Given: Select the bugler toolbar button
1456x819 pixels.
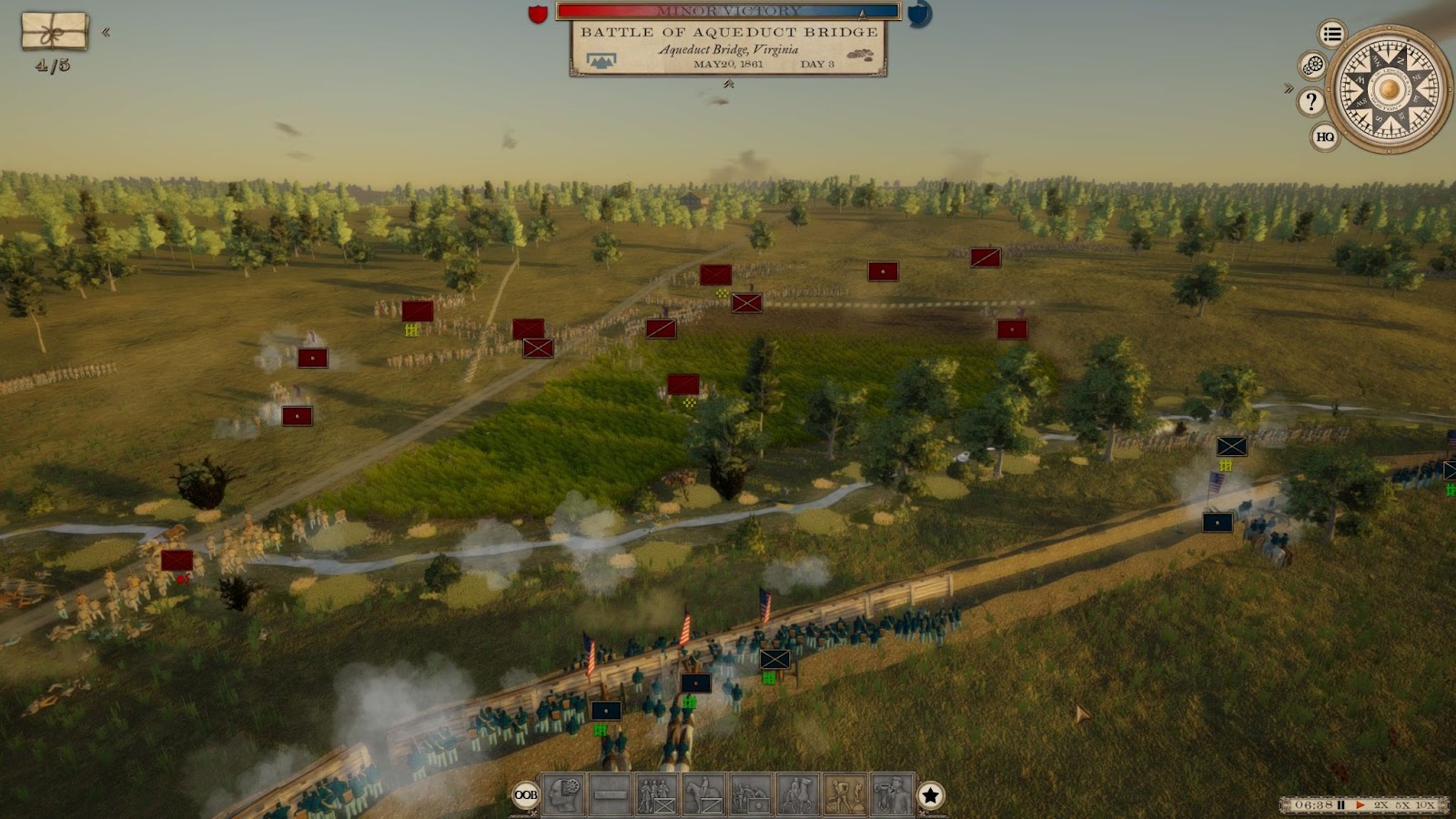Looking at the screenshot, I should [x=892, y=795].
